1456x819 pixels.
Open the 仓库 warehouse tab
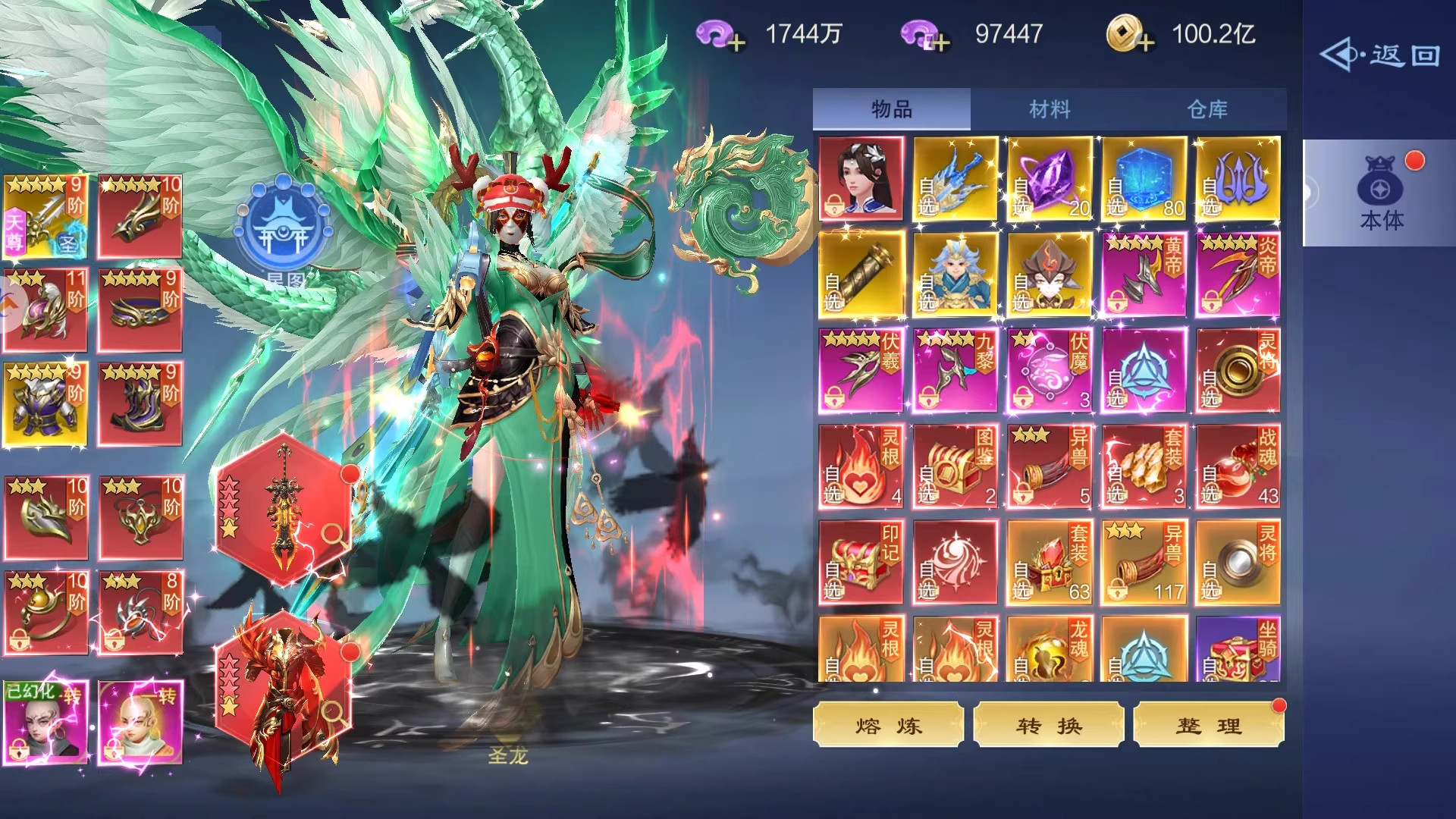click(x=1207, y=109)
